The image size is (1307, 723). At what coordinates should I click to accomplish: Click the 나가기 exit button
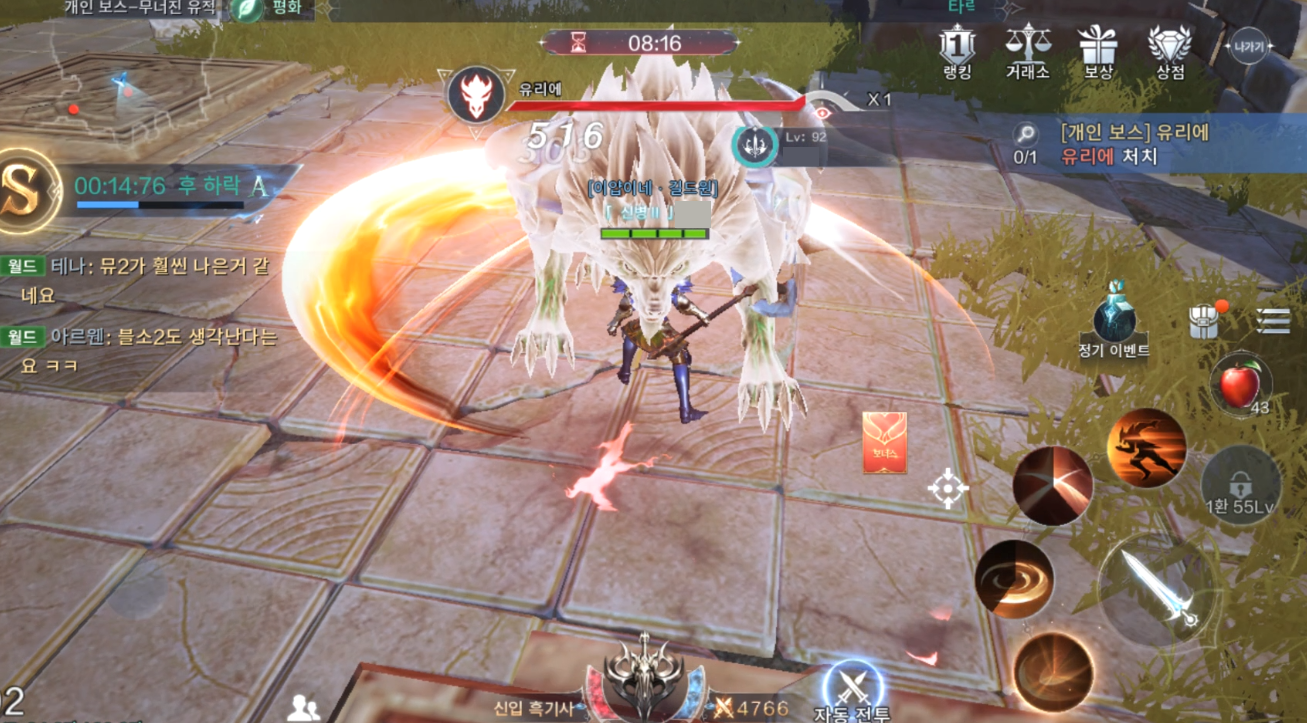coord(1249,46)
